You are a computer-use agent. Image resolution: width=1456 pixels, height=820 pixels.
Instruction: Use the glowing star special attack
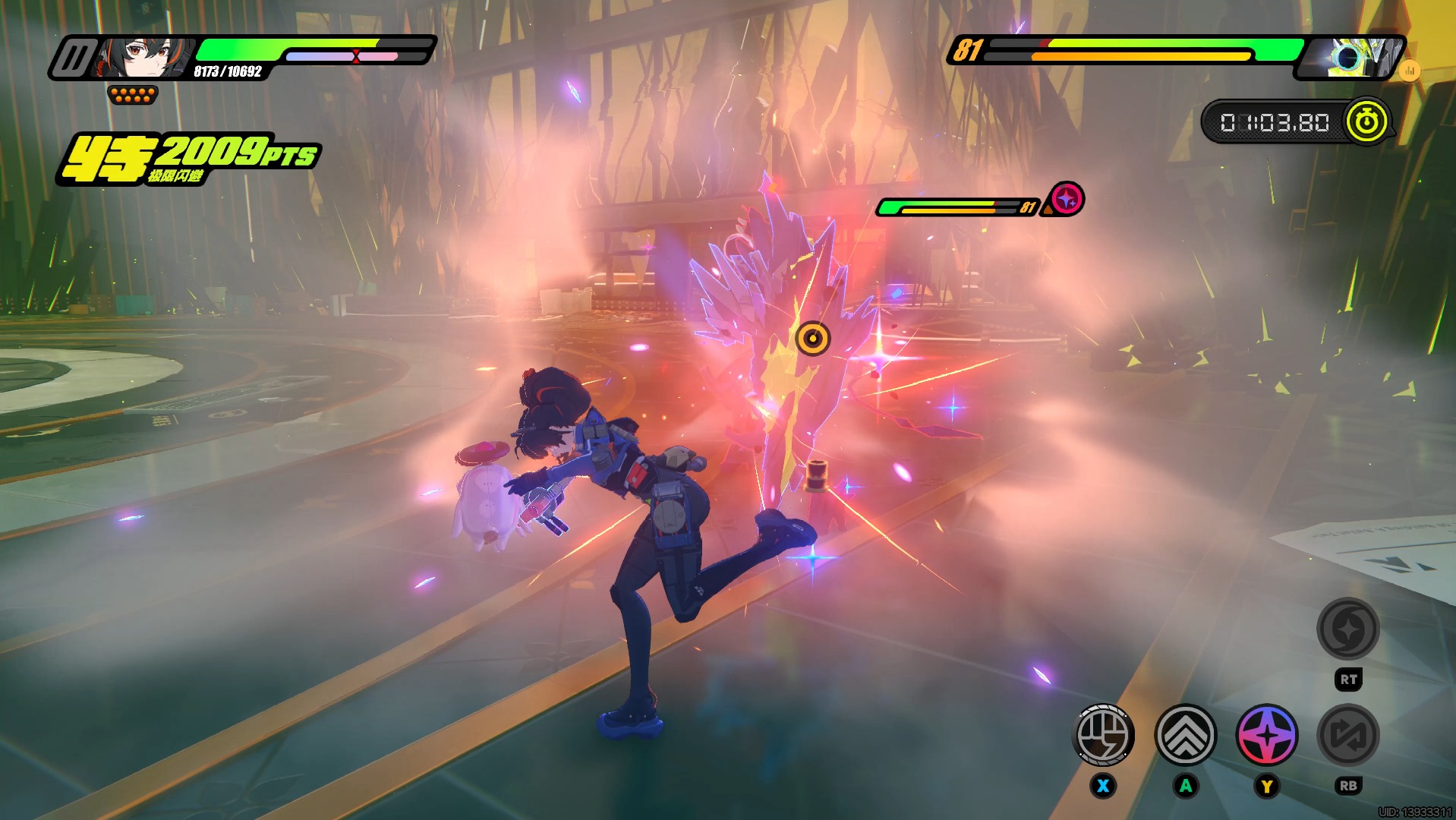coord(1267,735)
